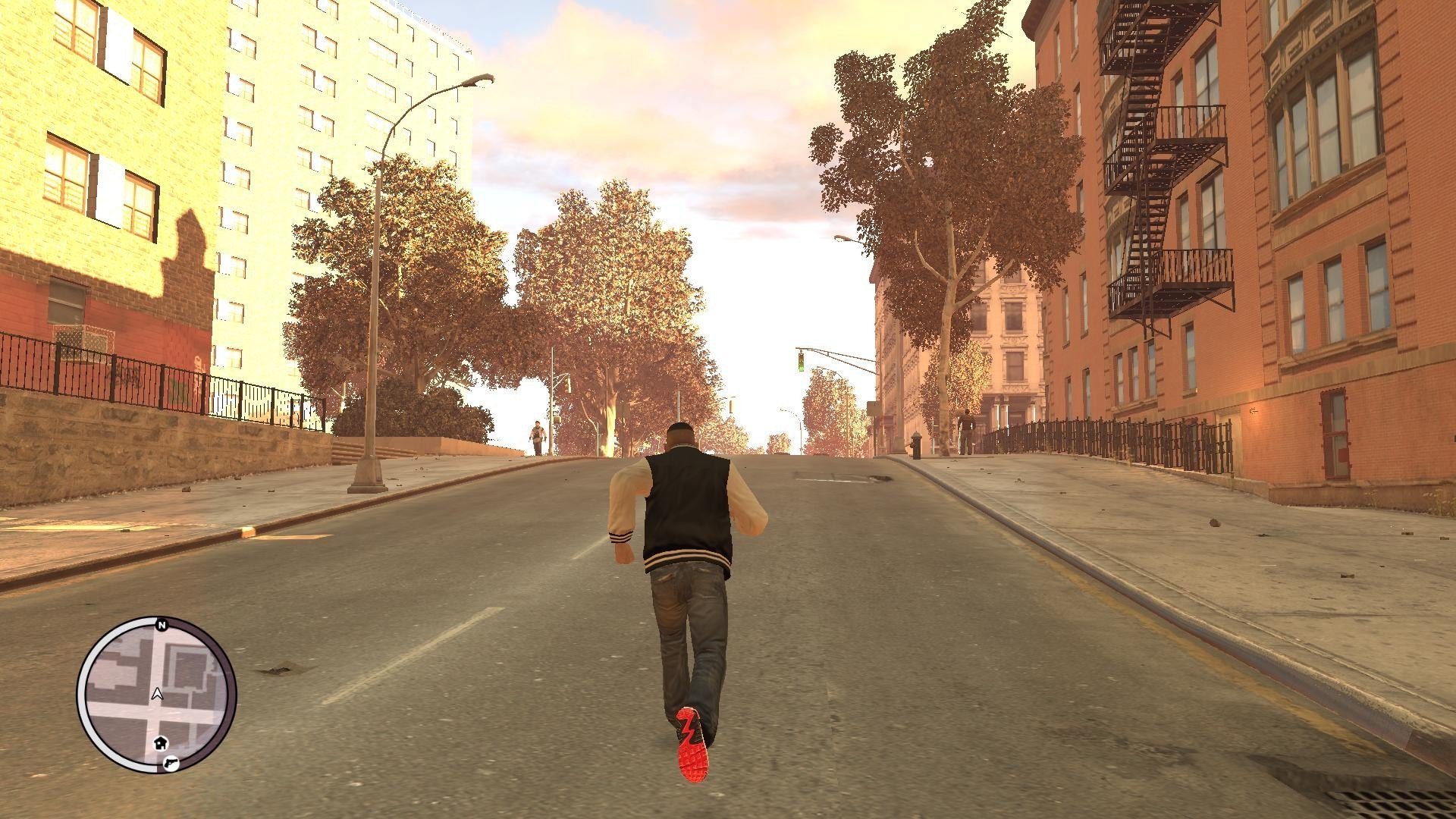Screen dimensions: 1456x819
Task: Select the white player arrow on minimap
Action: [x=157, y=693]
